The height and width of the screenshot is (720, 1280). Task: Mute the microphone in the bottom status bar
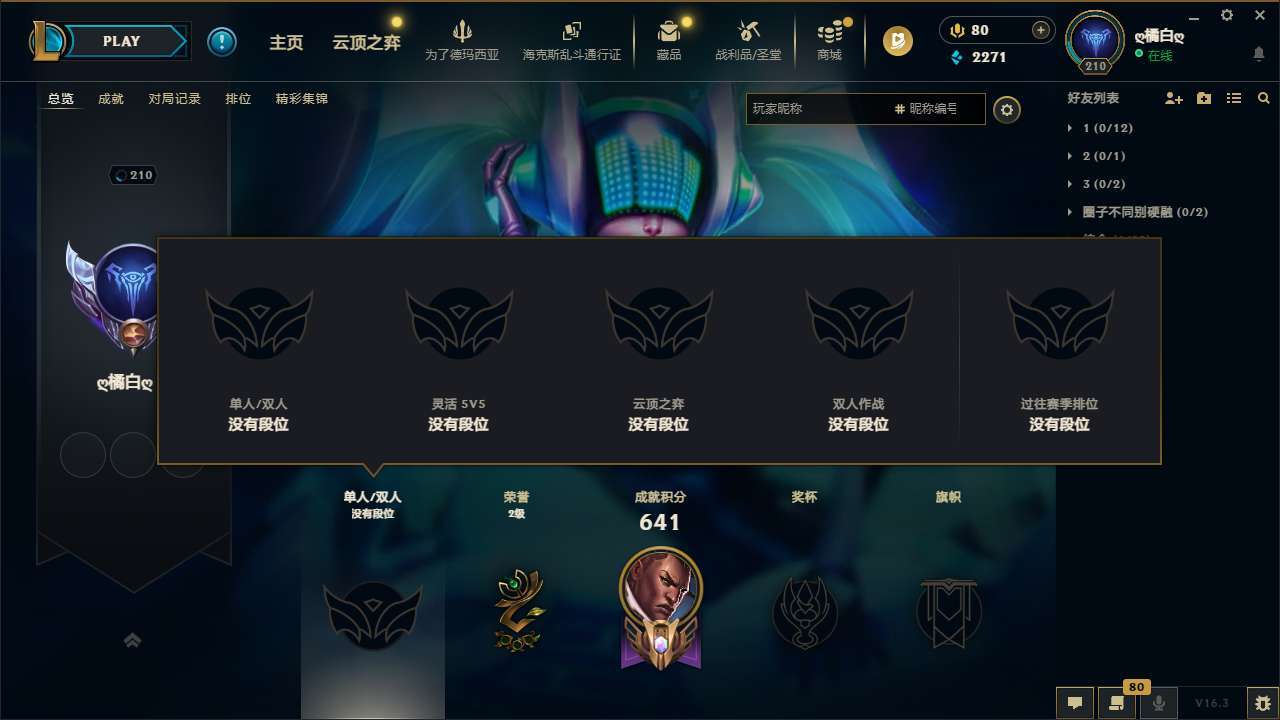tap(1158, 703)
